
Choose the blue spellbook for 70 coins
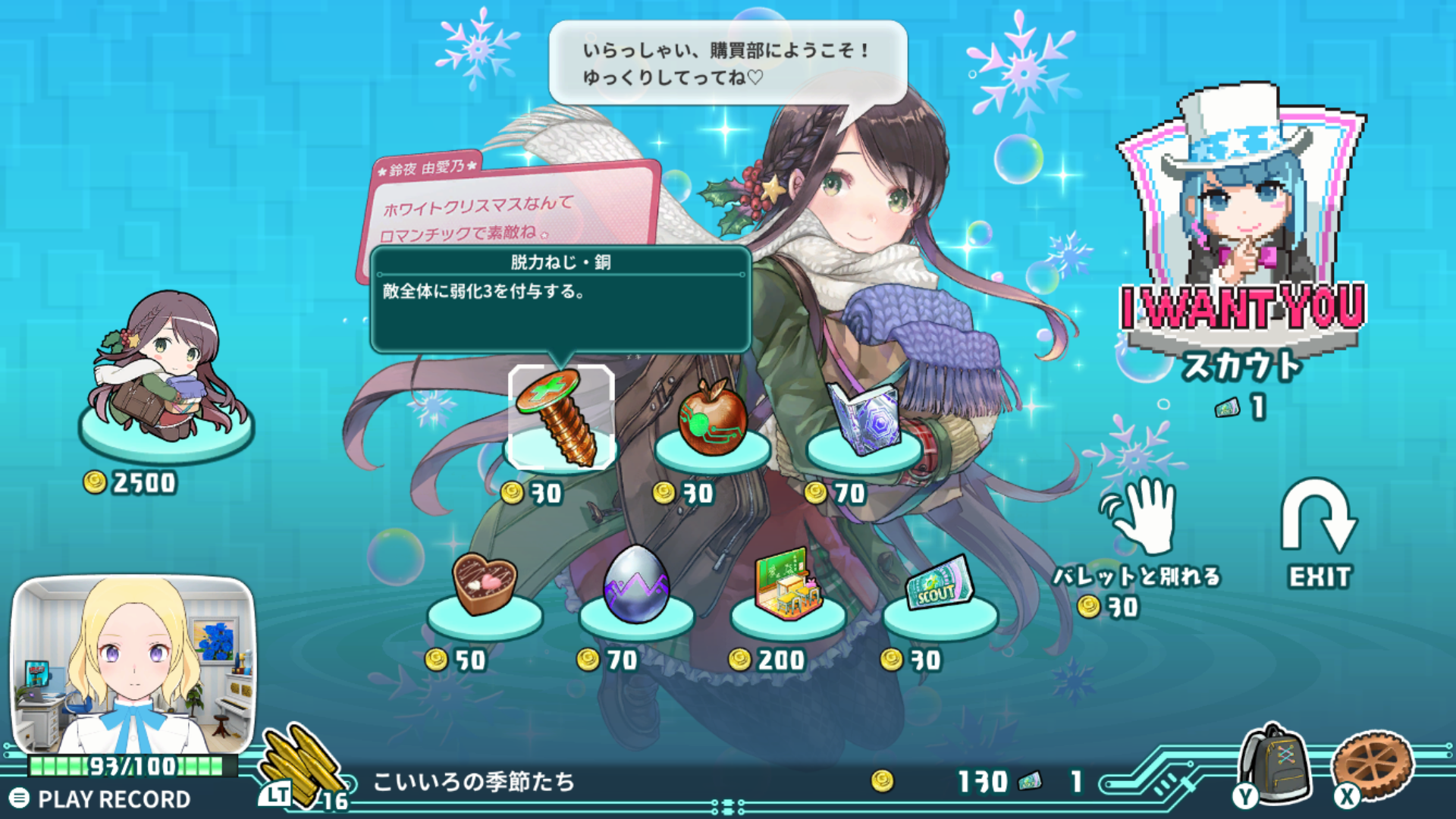[864, 419]
